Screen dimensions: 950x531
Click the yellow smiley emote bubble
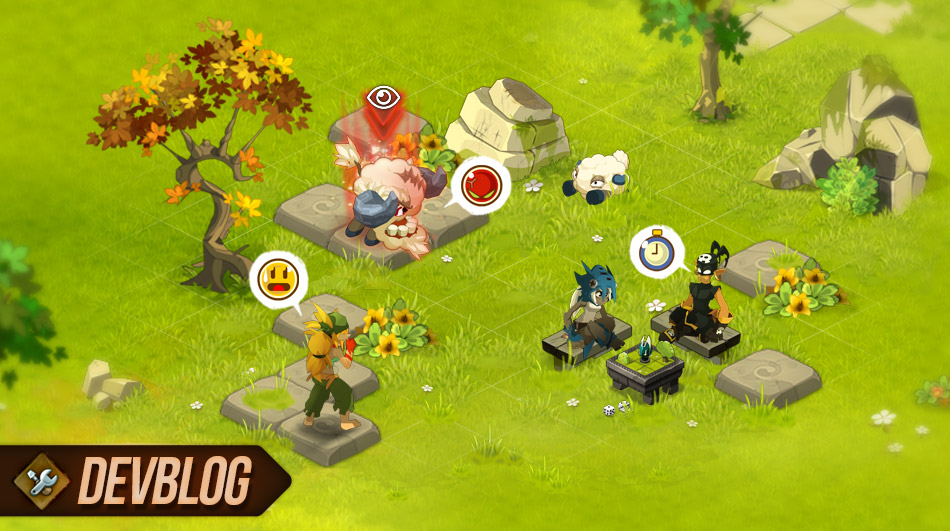(276, 279)
